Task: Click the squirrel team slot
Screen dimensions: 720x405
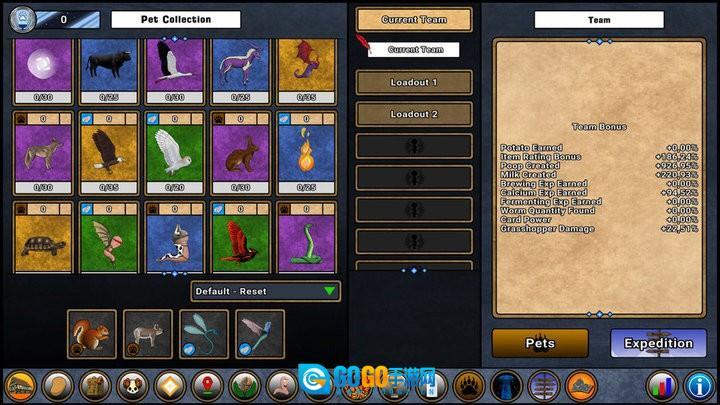Action: 91,334
